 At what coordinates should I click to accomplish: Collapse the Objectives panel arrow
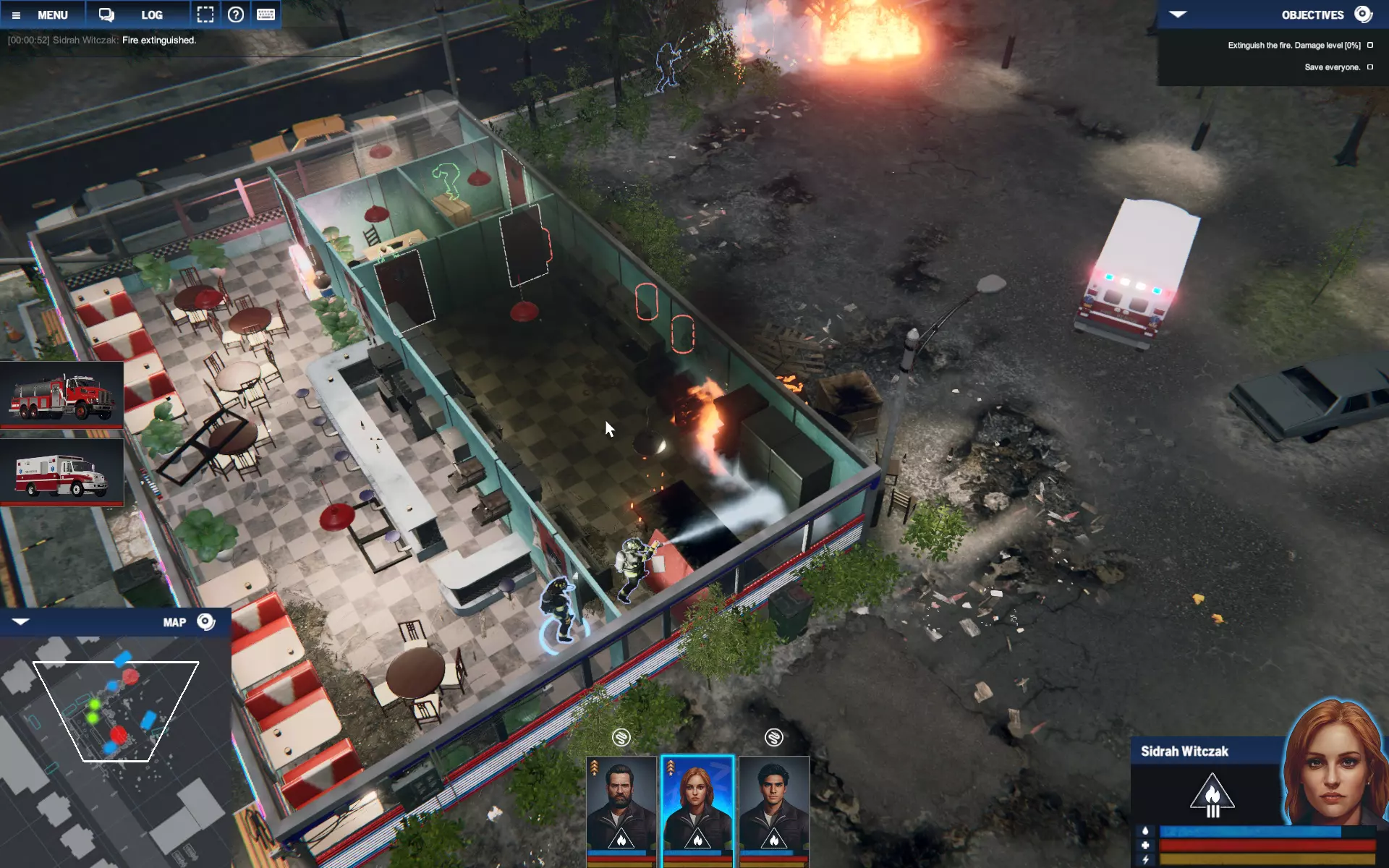pyautogui.click(x=1178, y=14)
